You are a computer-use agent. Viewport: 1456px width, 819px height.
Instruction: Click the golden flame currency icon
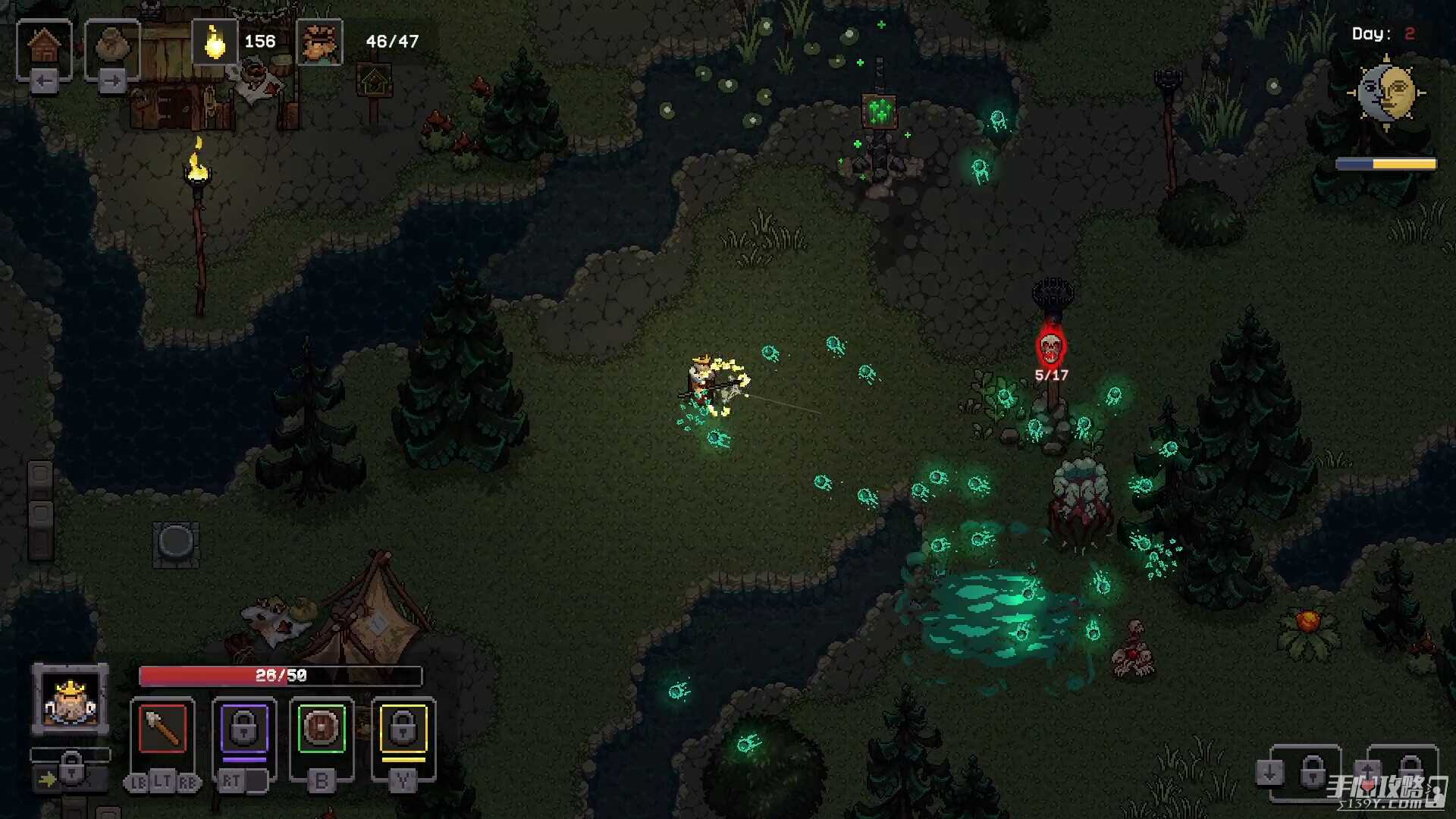pyautogui.click(x=215, y=42)
